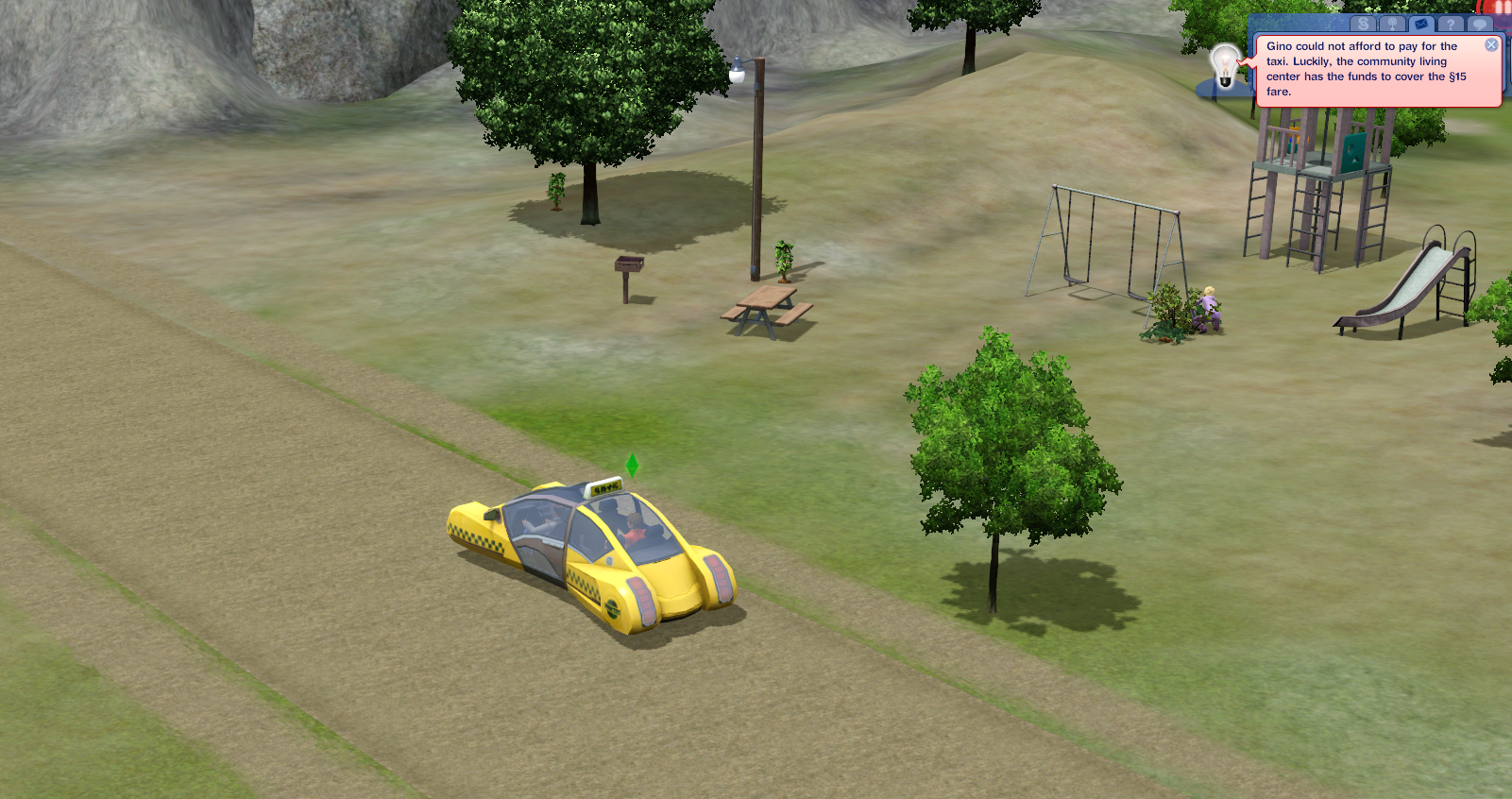The width and height of the screenshot is (1512, 799).
Task: Open the question mark help notifications
Action: [1452, 24]
